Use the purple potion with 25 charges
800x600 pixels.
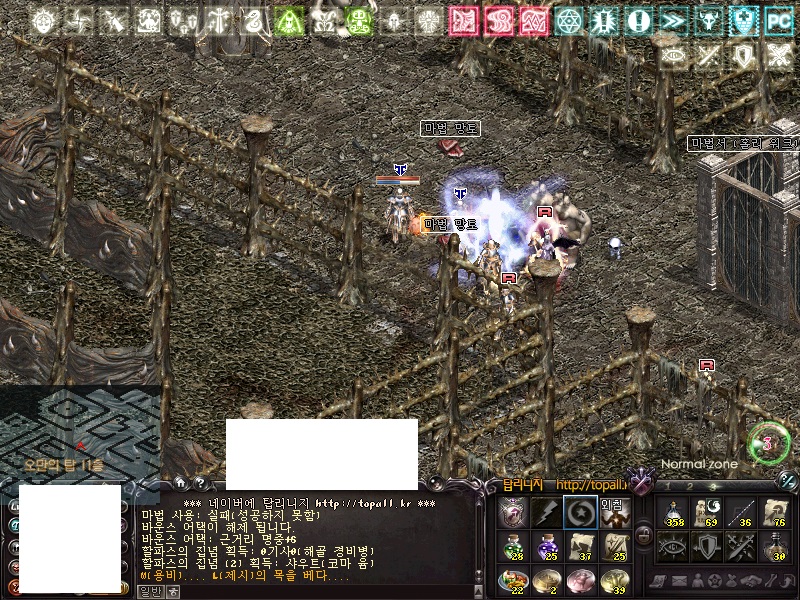[547, 547]
